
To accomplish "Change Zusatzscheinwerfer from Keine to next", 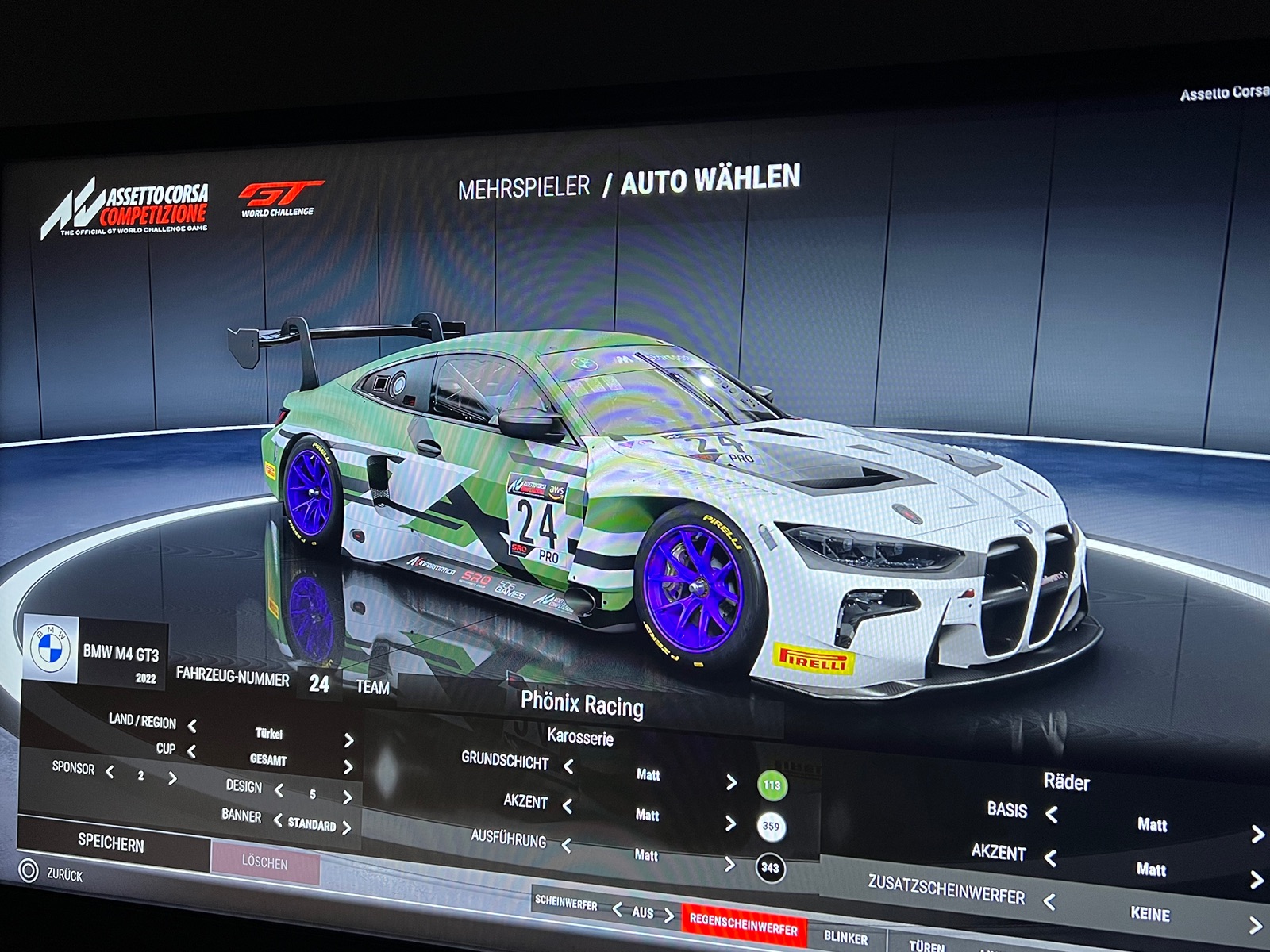I will [x=1256, y=925].
